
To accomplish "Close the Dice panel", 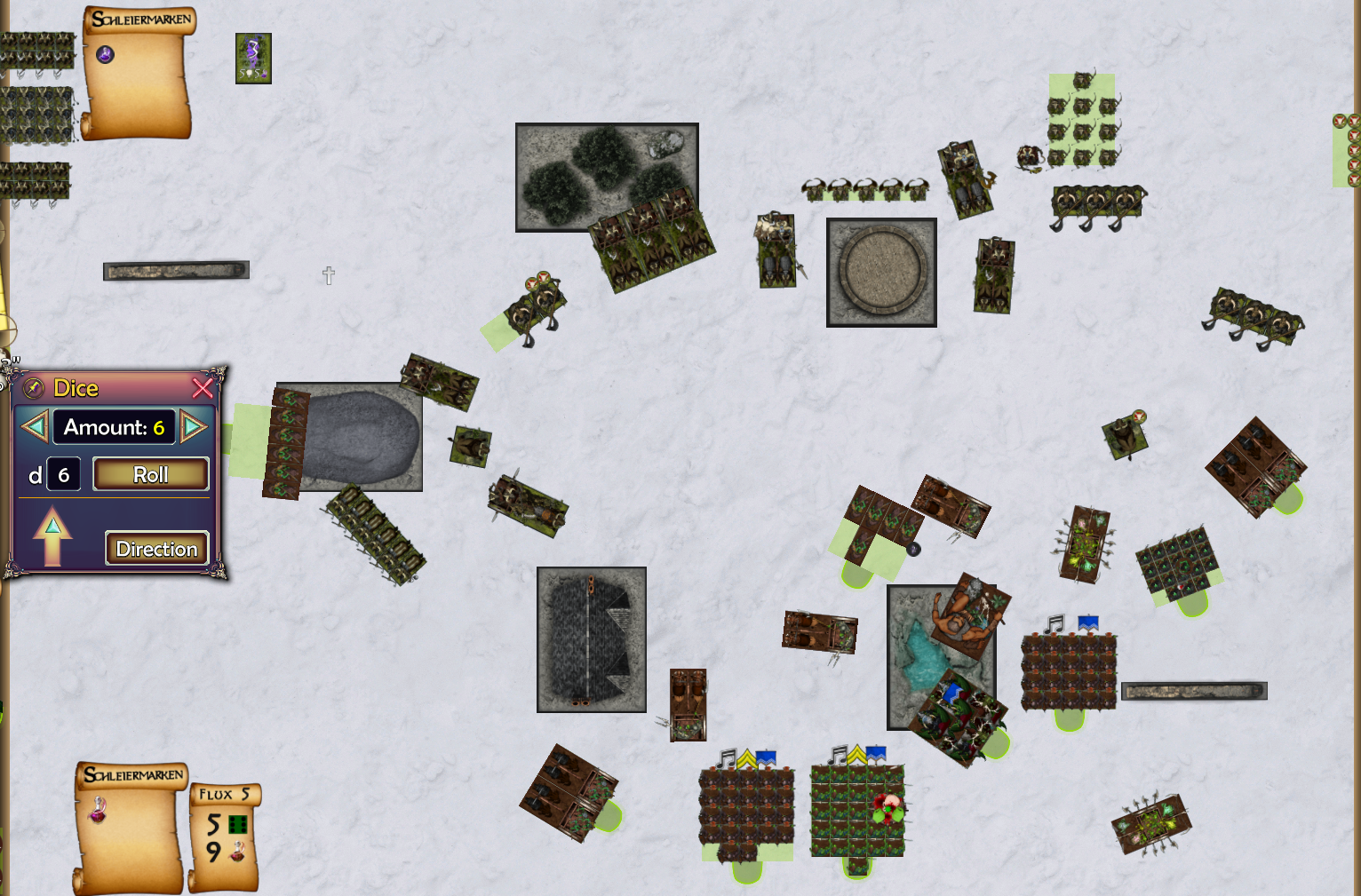I will pos(203,388).
